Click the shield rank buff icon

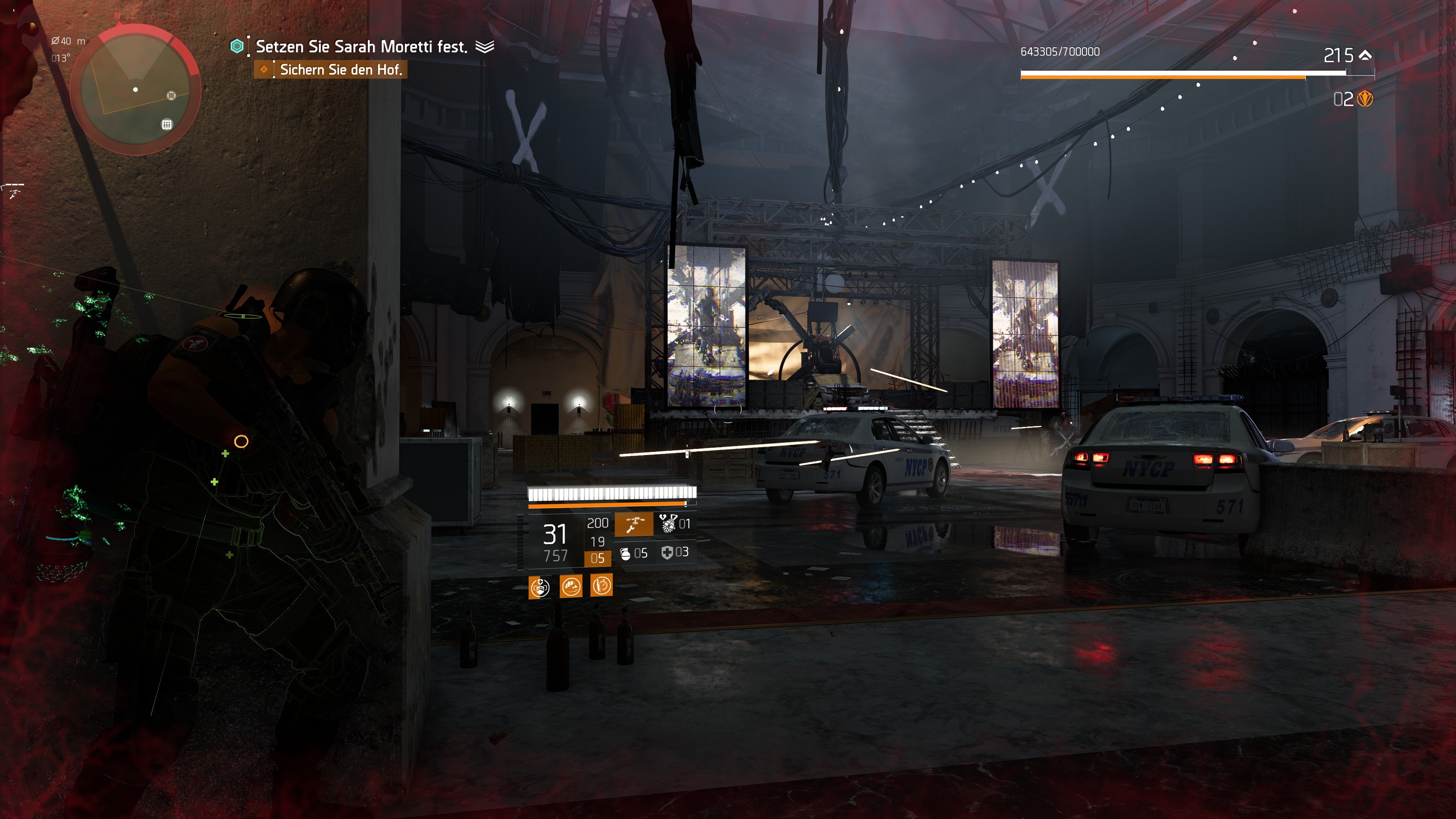point(540,588)
